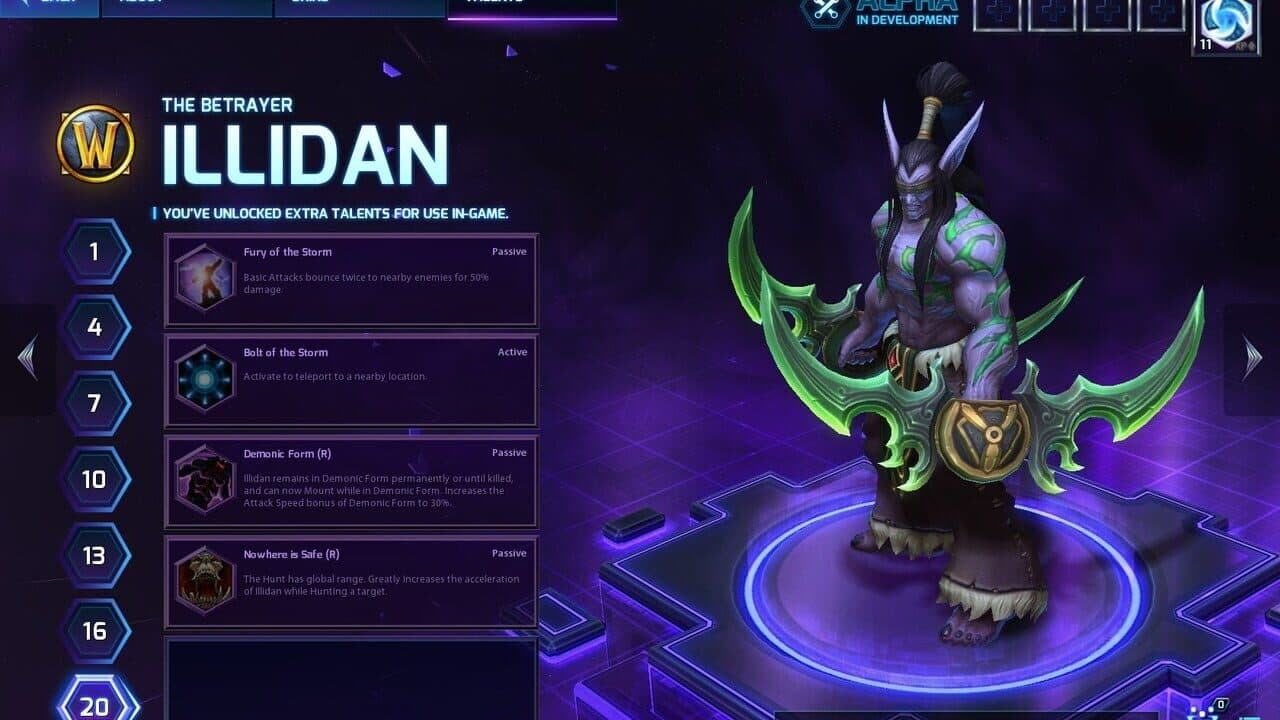1280x720 pixels.
Task: Switch to the Talents tab
Action: pos(535,5)
